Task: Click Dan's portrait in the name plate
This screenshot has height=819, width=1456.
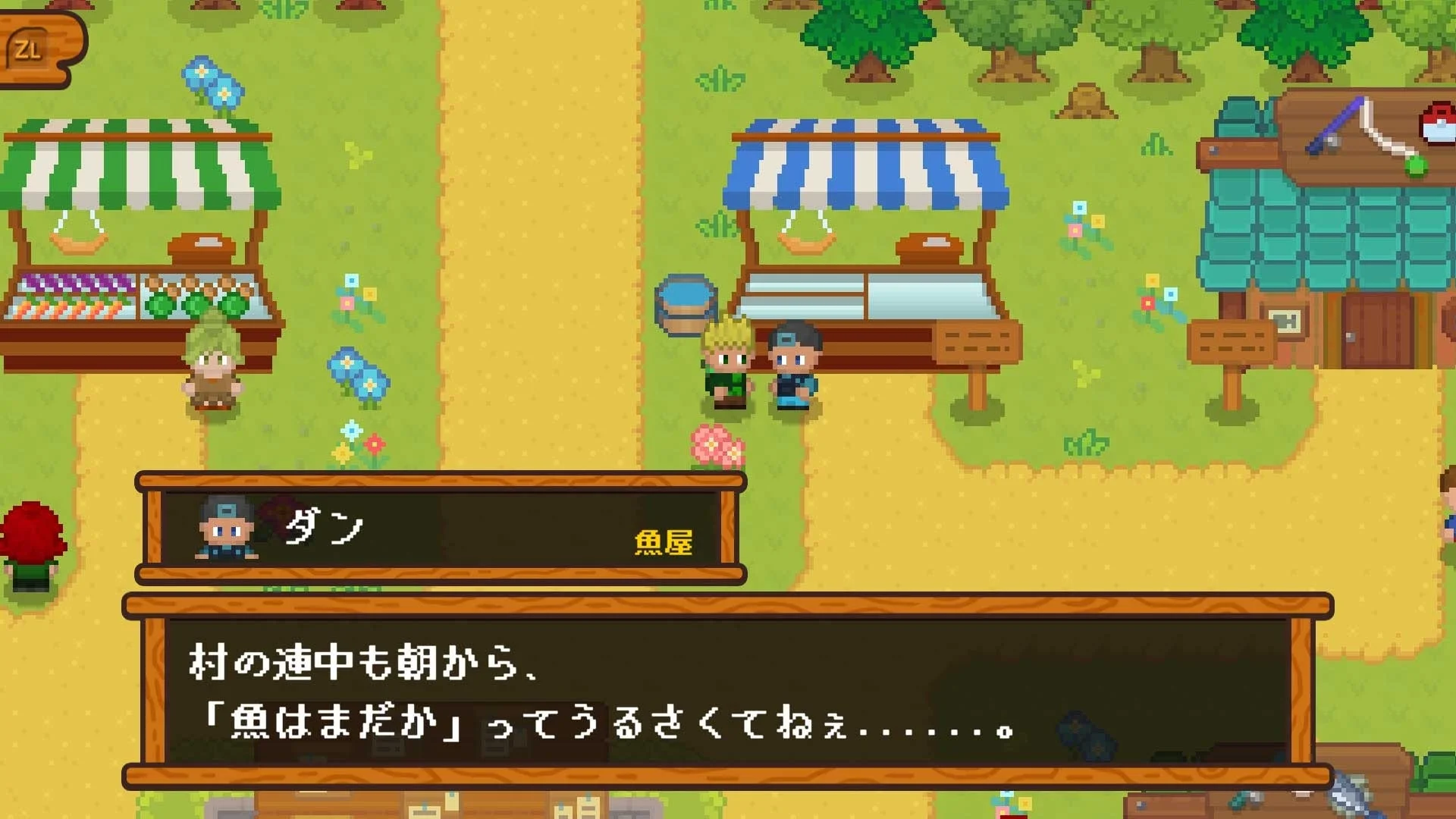Action: click(227, 529)
